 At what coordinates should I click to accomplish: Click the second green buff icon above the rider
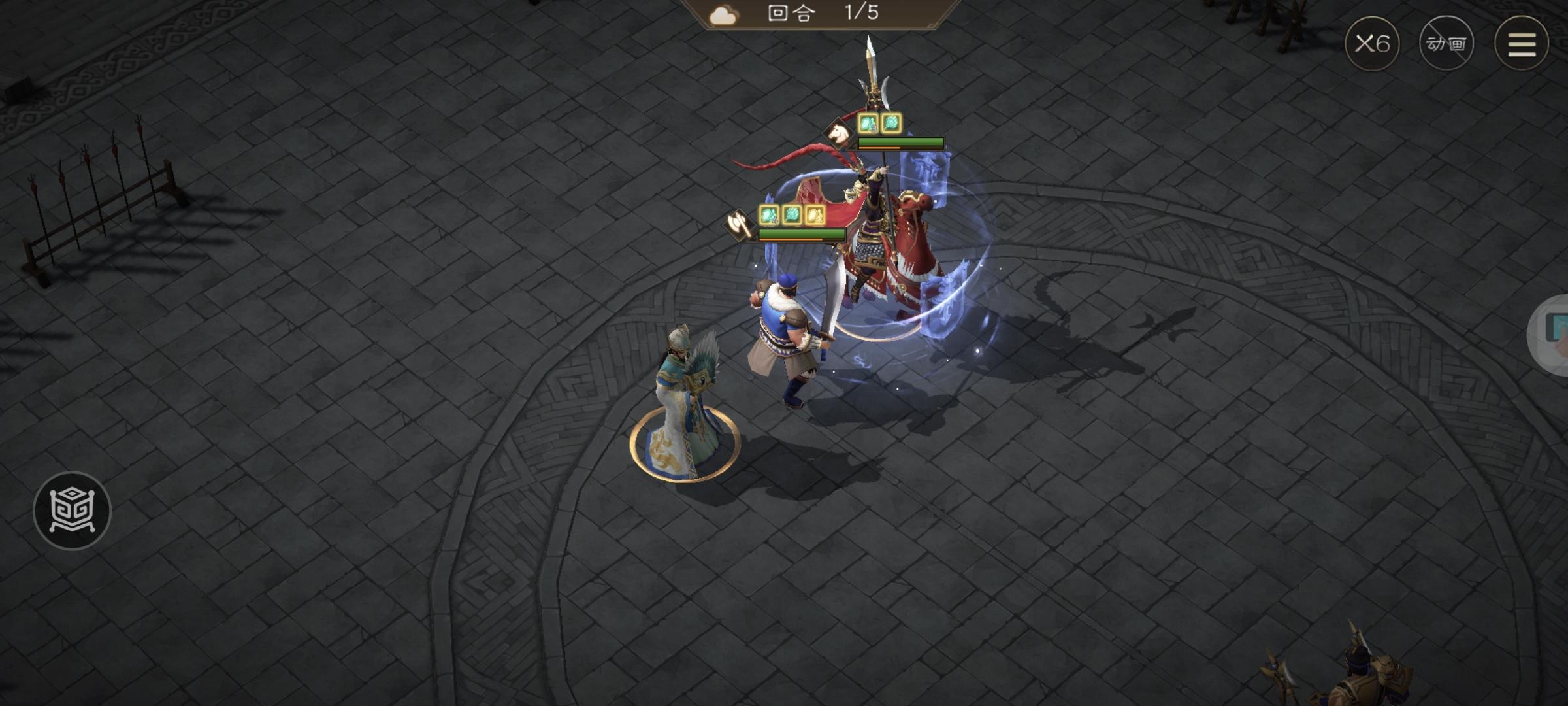click(890, 124)
